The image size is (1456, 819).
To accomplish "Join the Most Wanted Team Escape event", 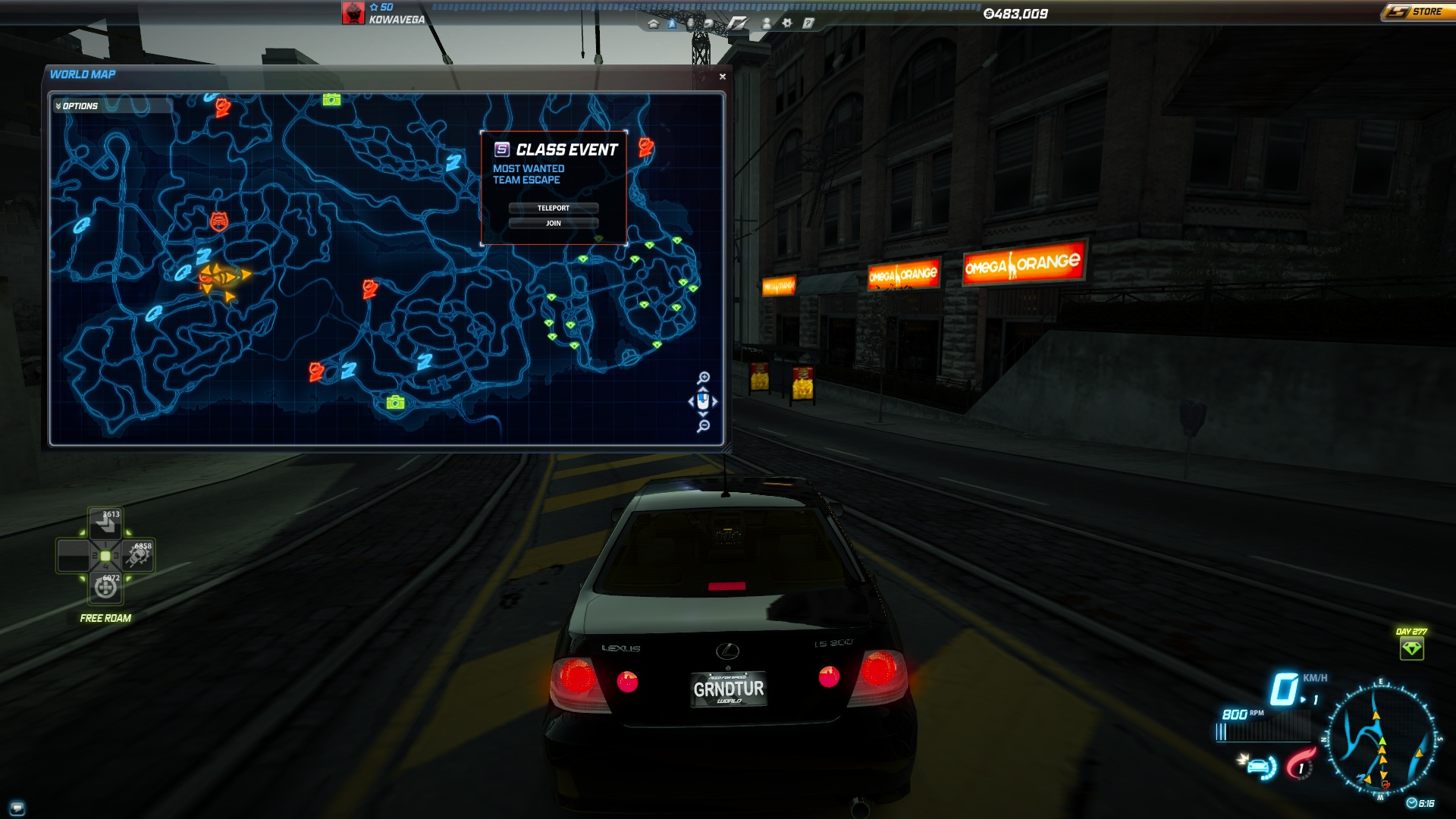I will click(553, 223).
